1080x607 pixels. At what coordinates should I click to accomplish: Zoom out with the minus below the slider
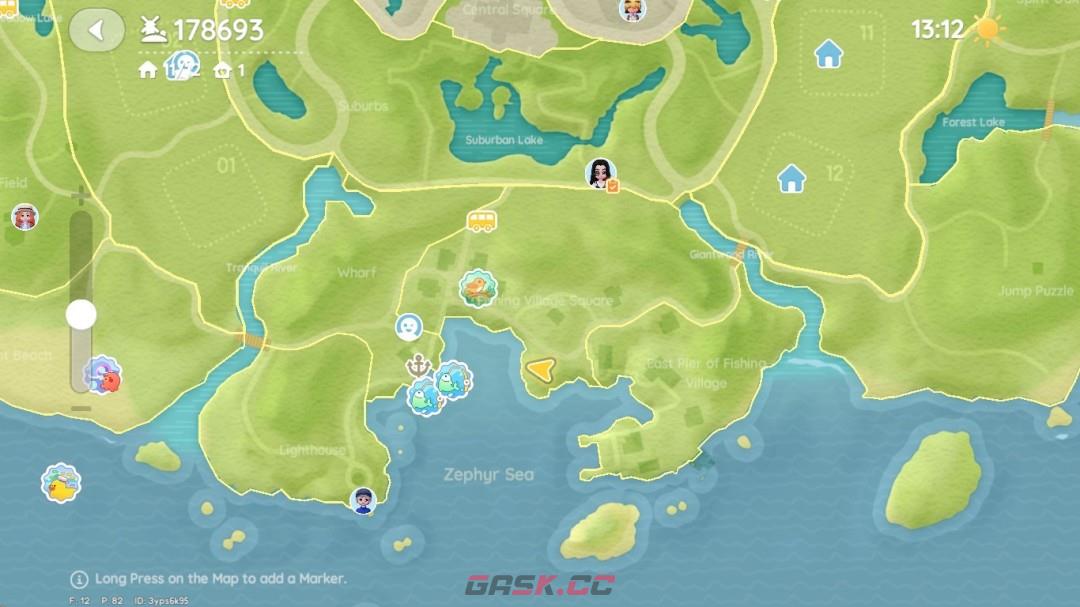click(x=81, y=408)
